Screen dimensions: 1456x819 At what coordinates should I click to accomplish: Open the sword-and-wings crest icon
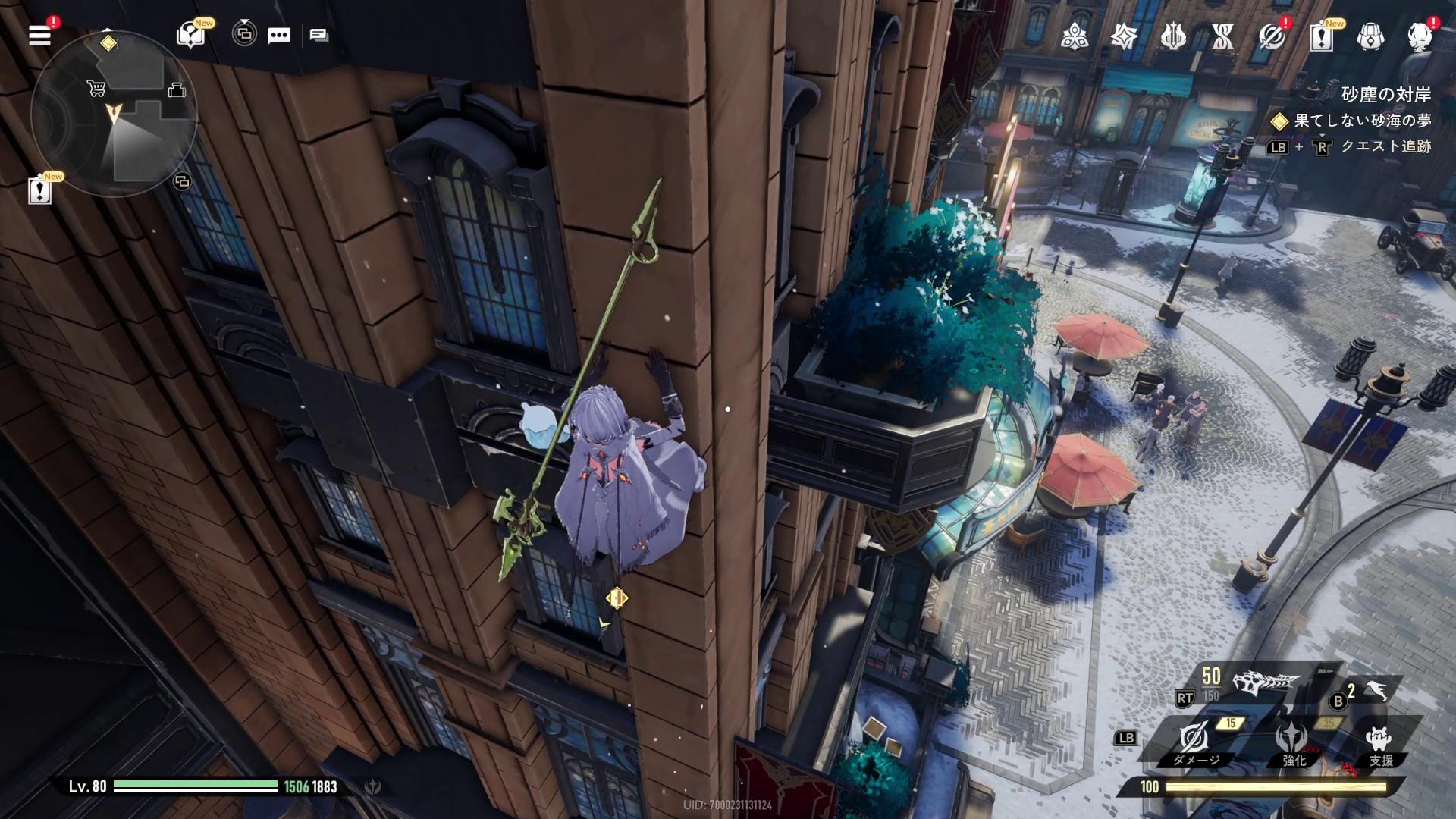1173,36
